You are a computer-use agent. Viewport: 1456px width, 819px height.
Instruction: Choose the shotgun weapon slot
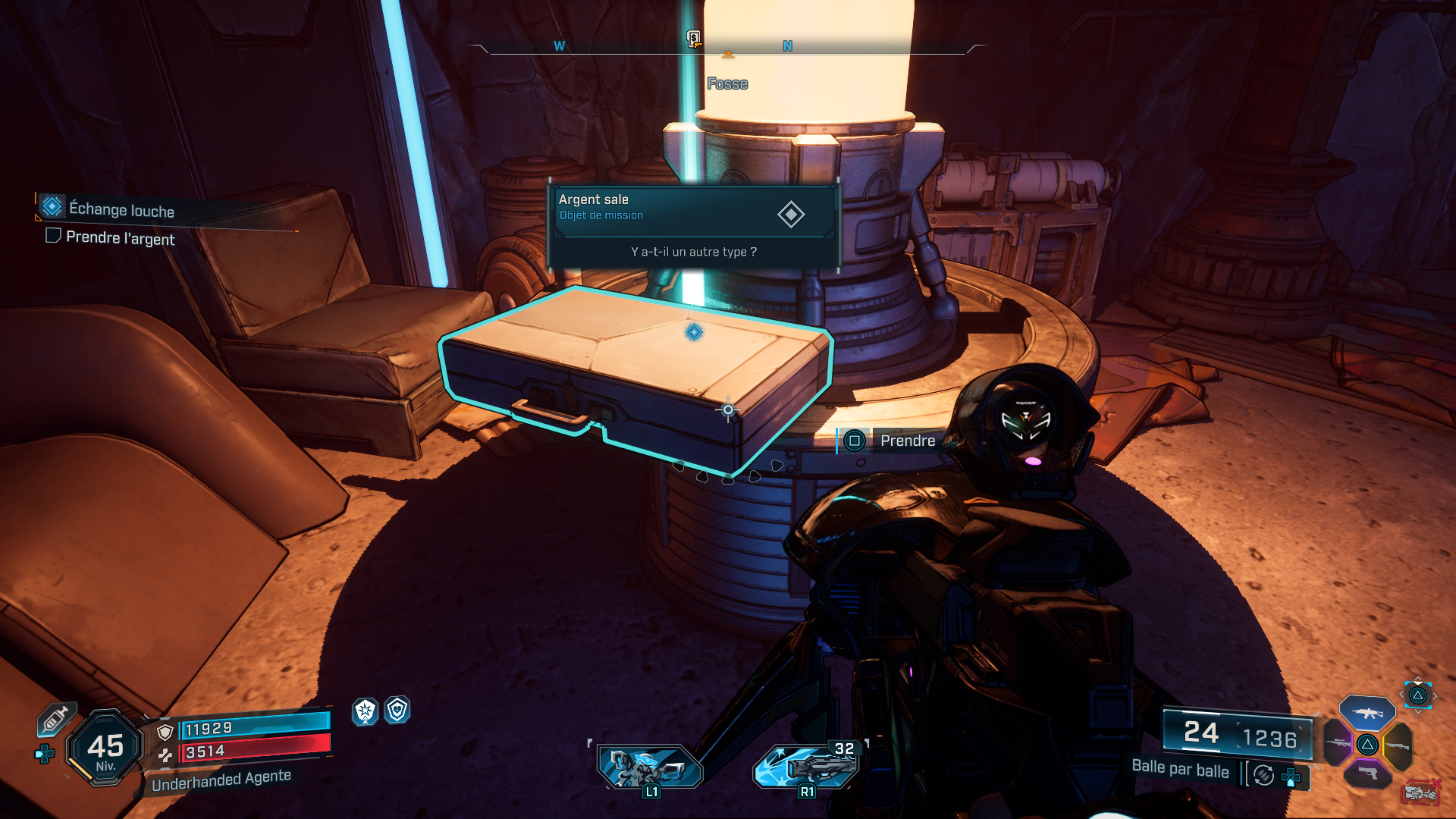click(x=1398, y=745)
